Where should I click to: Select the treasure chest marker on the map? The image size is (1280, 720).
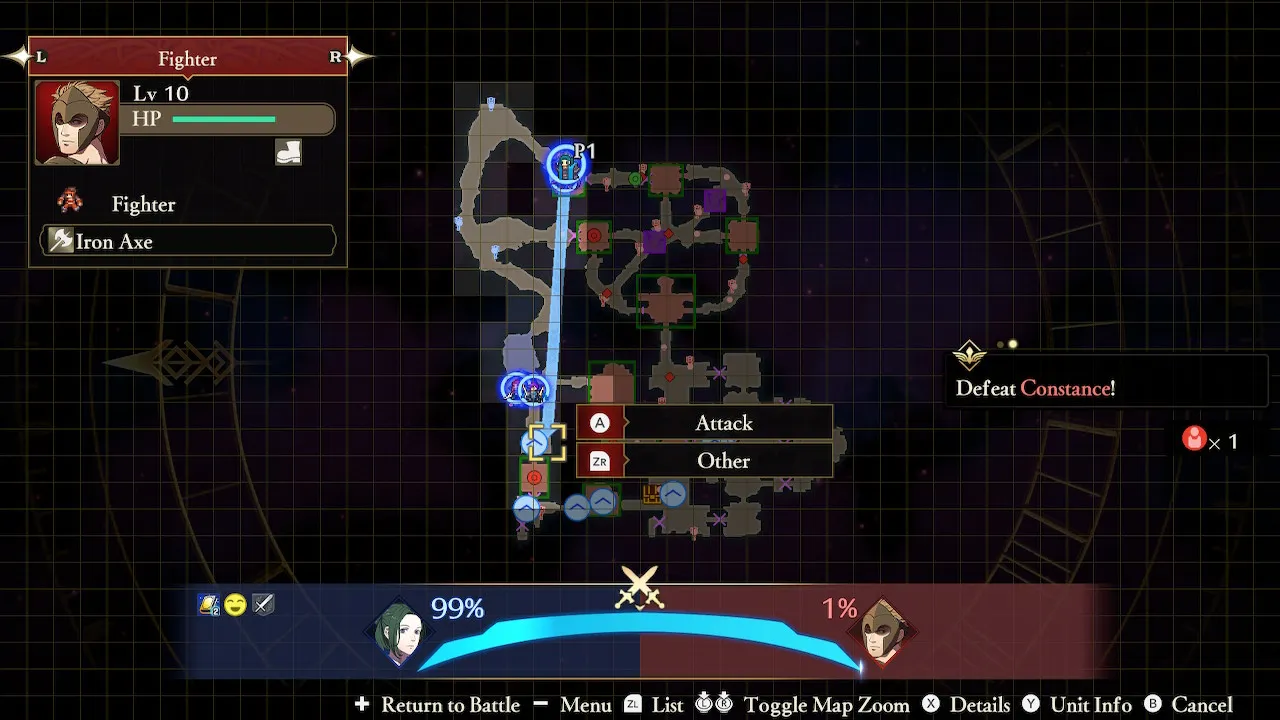651,493
